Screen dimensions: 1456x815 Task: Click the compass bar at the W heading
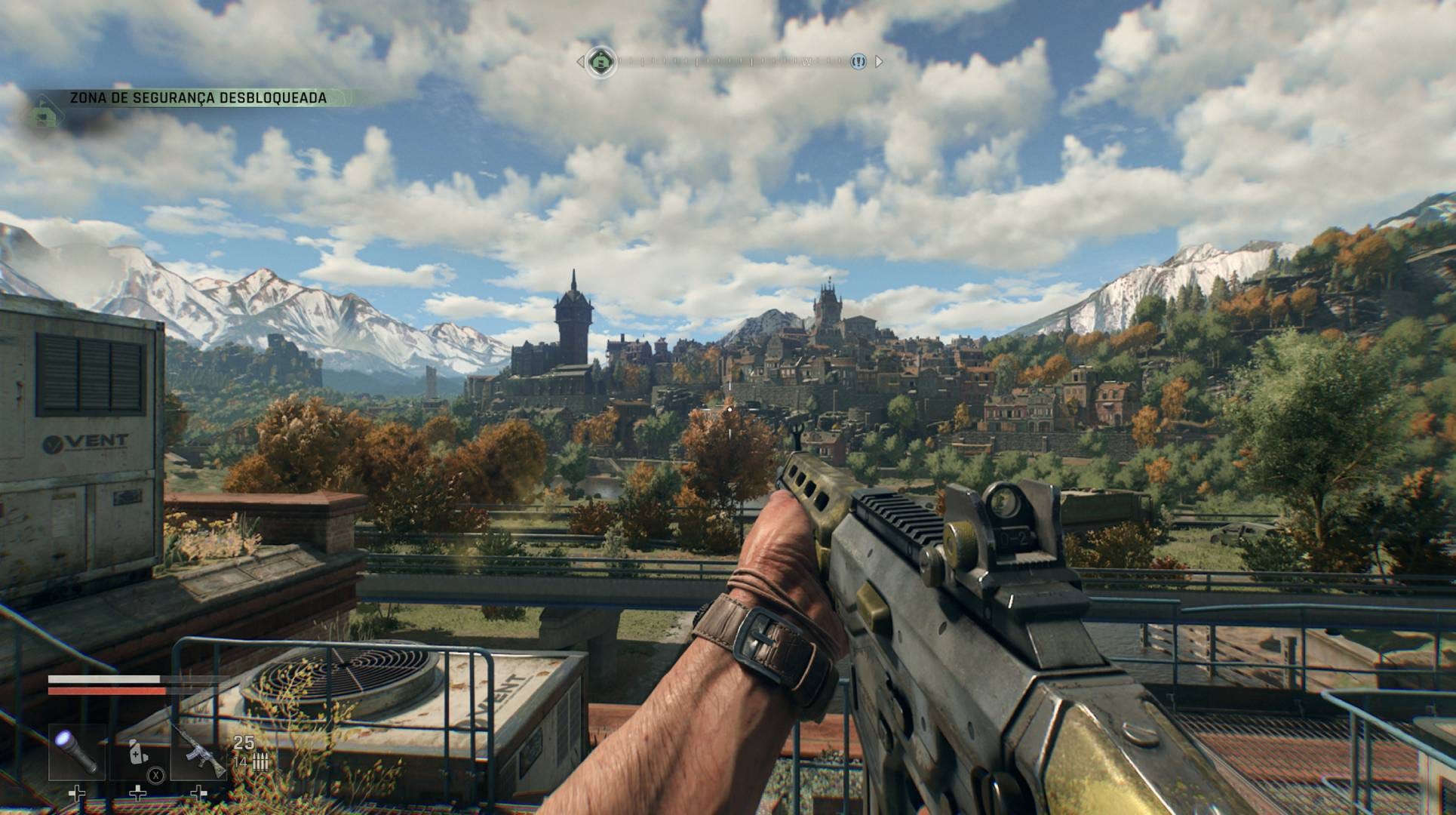[x=806, y=62]
